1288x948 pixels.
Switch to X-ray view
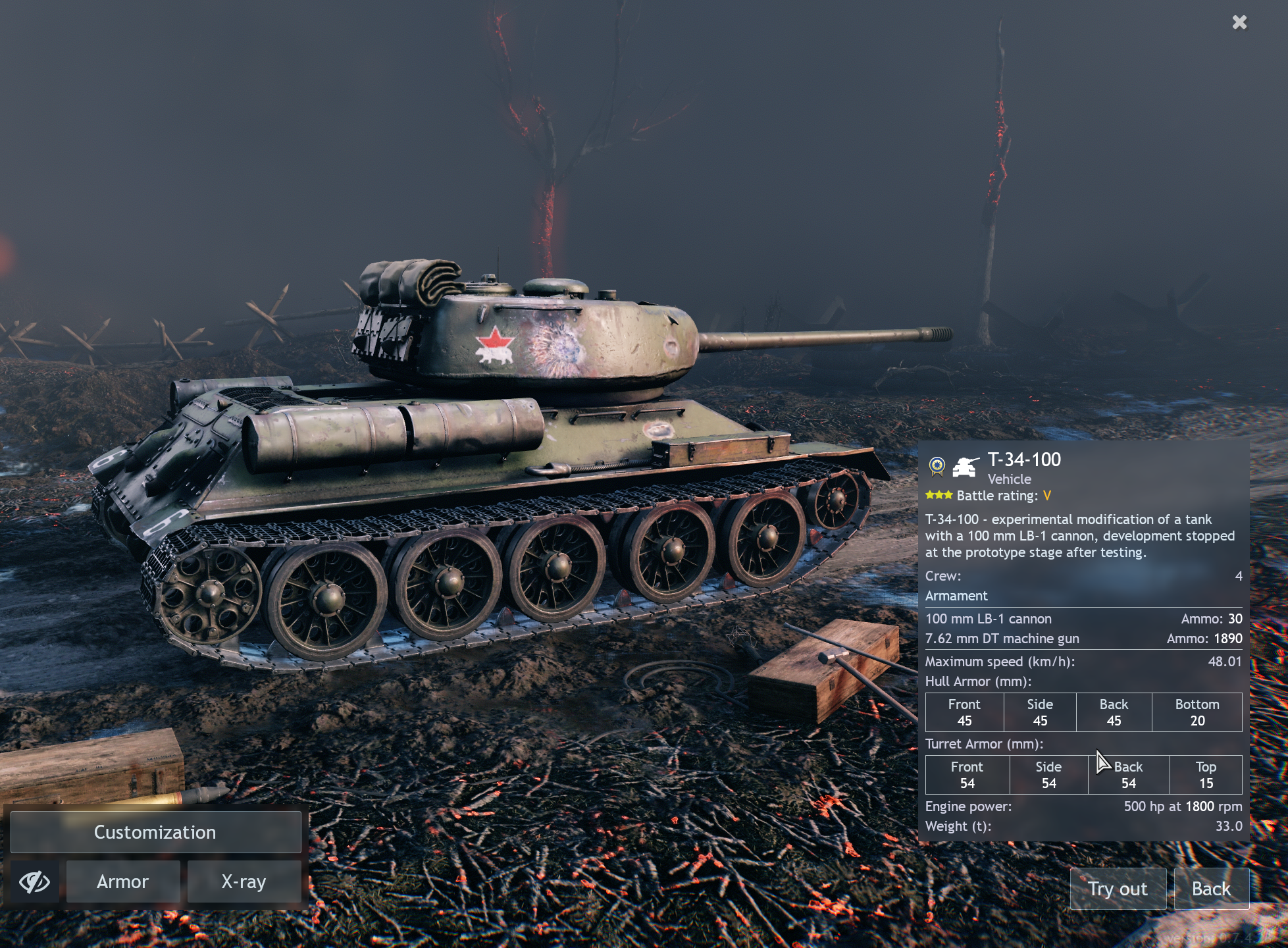click(x=244, y=882)
